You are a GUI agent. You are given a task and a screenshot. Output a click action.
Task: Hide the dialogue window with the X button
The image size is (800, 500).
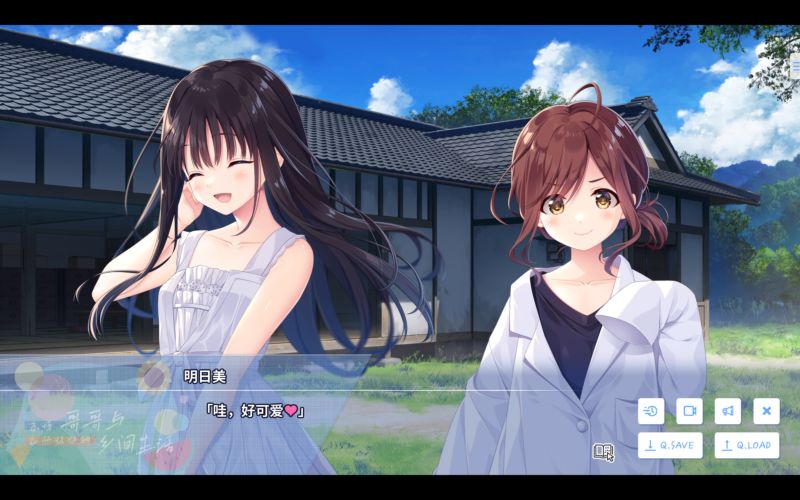point(765,410)
